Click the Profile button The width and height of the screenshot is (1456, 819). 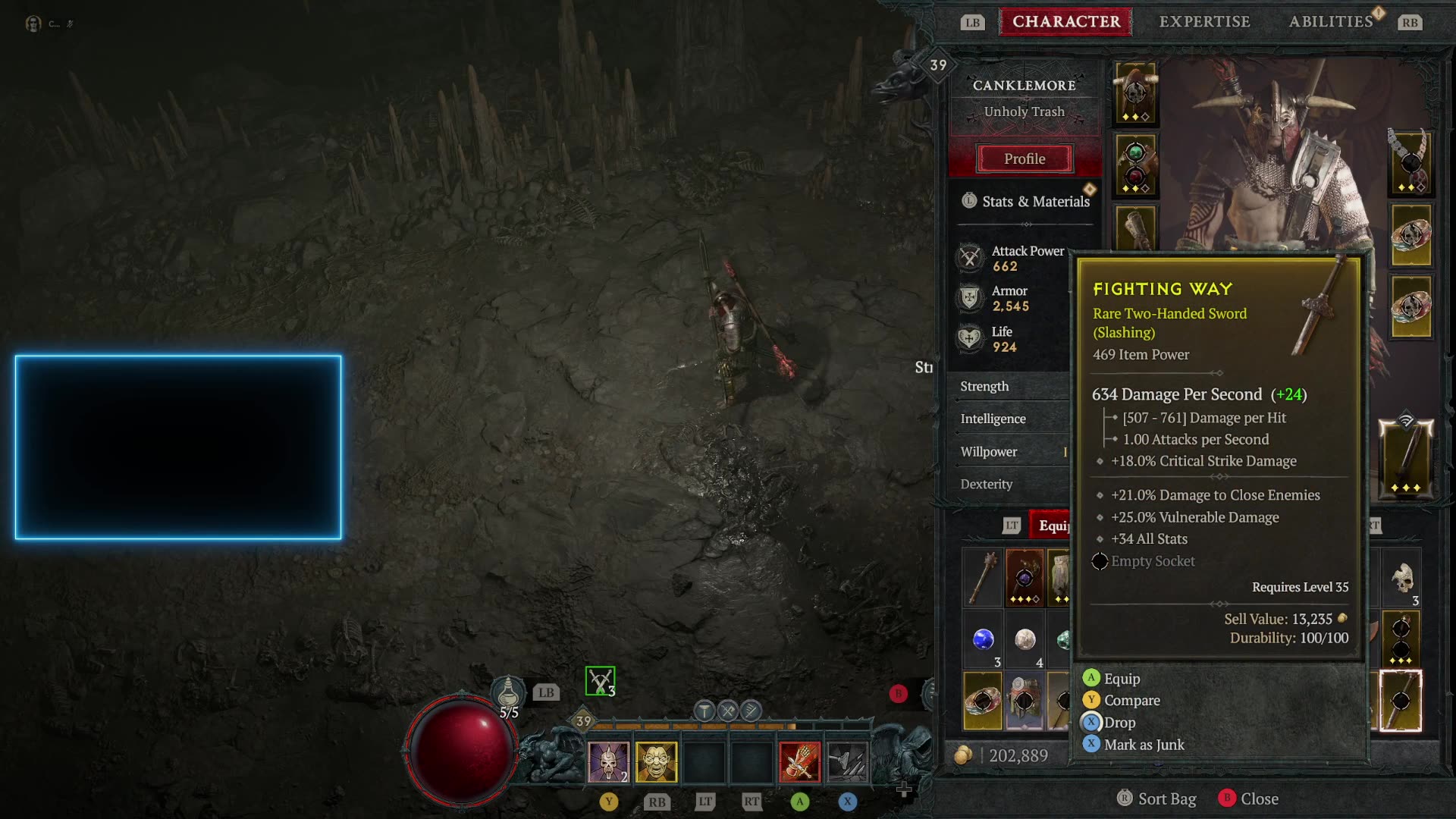tap(1025, 158)
